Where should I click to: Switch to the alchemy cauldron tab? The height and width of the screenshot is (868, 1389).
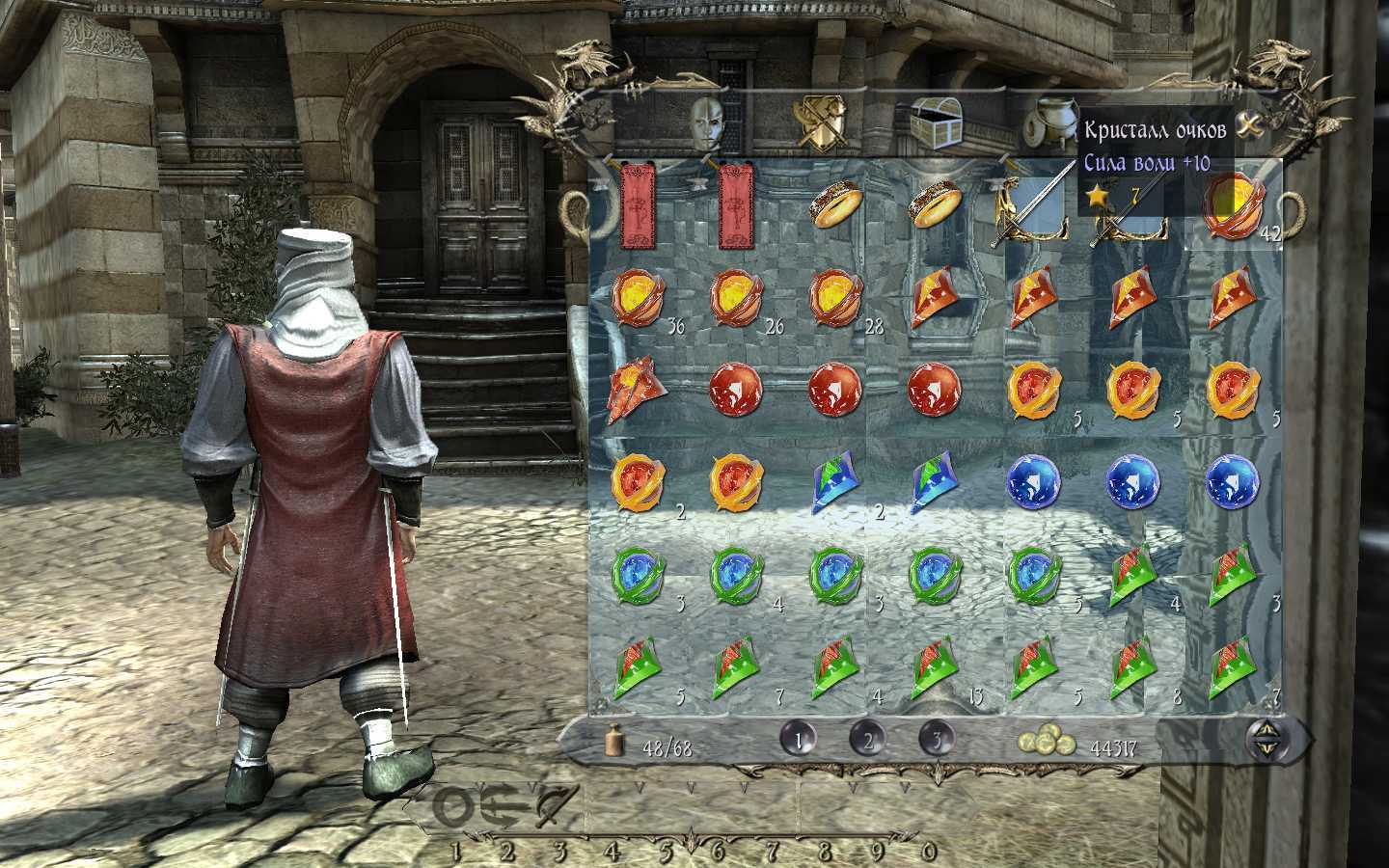point(1047,122)
